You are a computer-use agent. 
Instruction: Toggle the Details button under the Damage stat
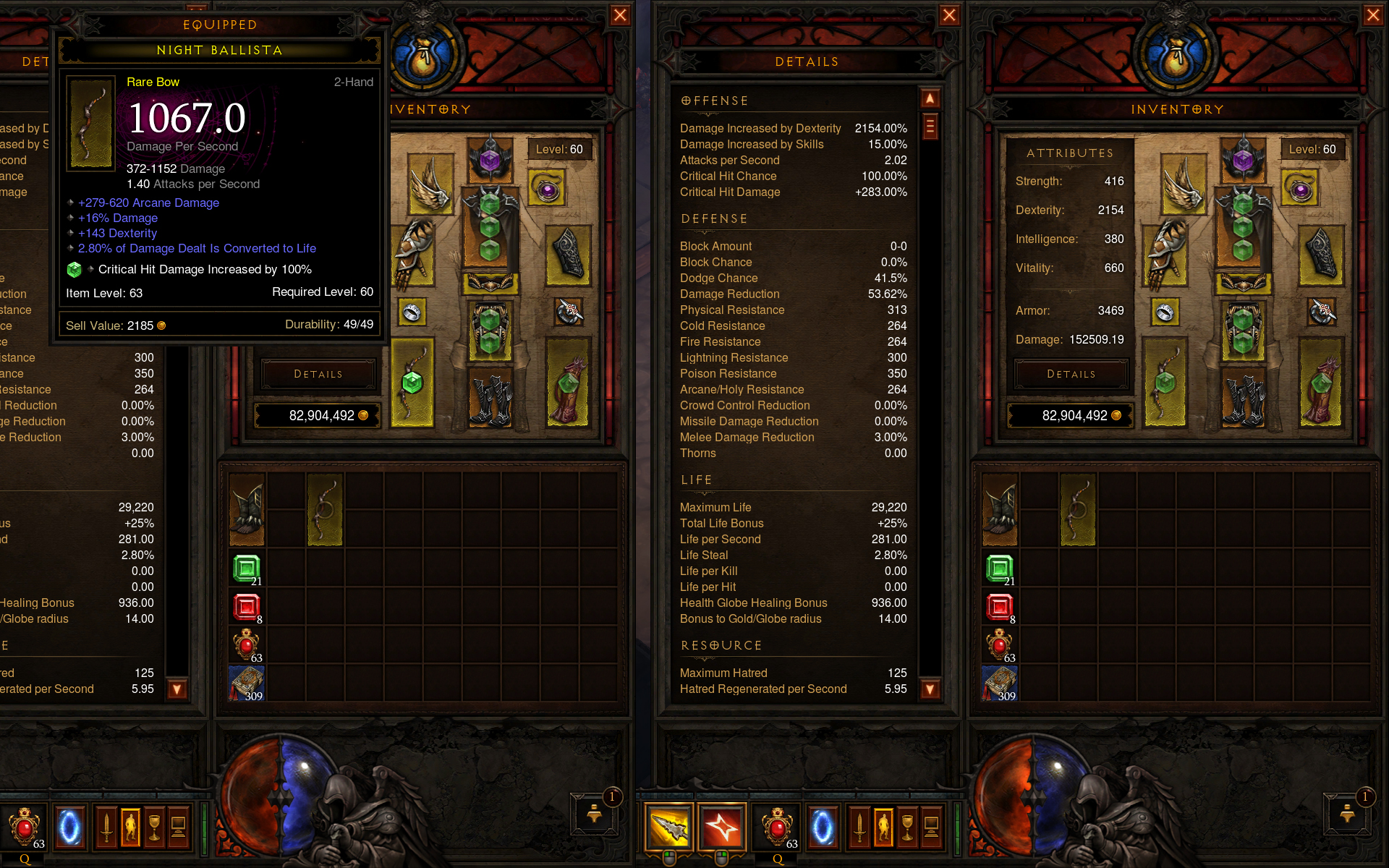coord(1071,374)
